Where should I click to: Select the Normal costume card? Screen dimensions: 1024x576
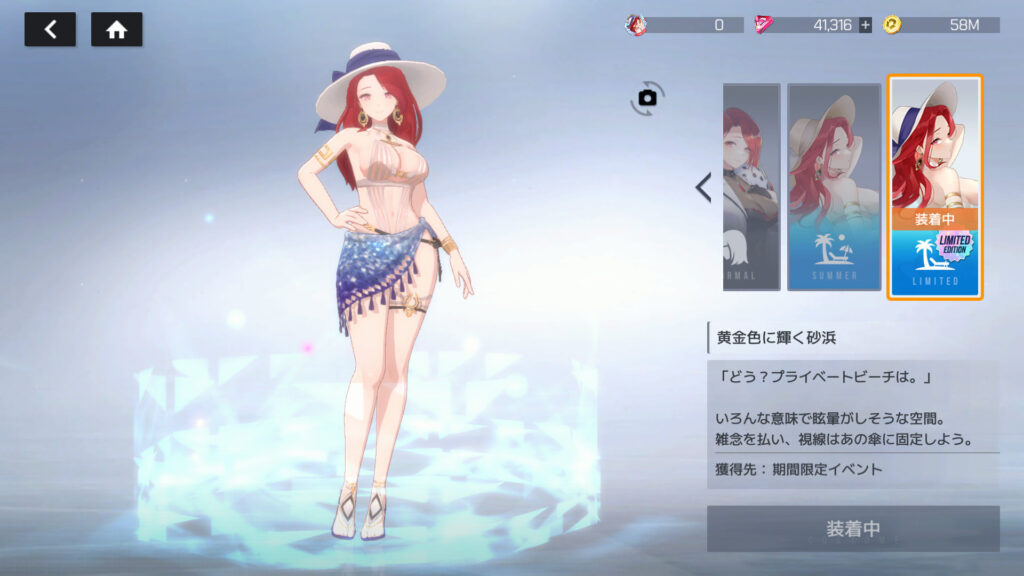point(751,187)
